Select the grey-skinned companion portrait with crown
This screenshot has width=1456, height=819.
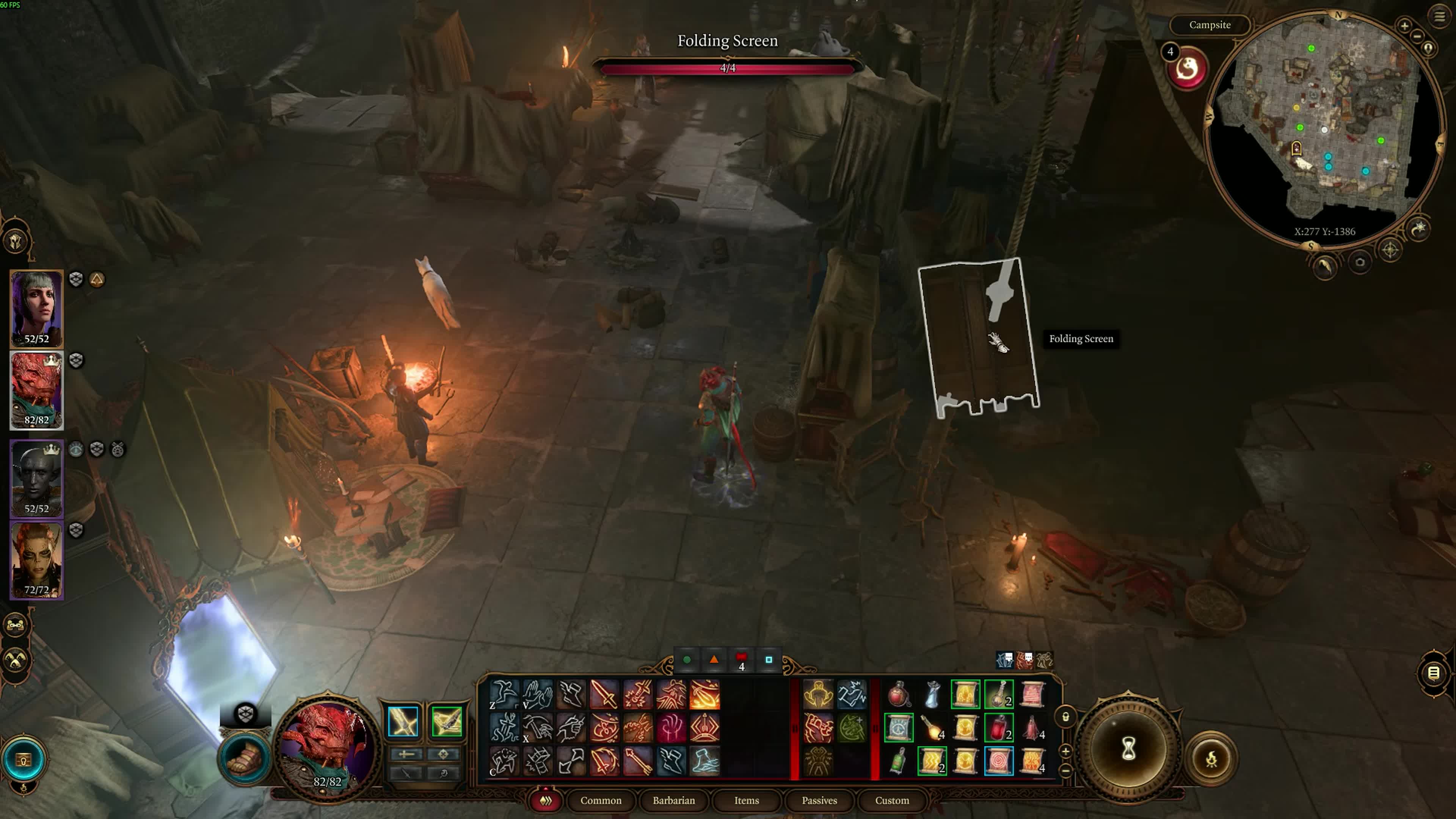click(x=36, y=478)
